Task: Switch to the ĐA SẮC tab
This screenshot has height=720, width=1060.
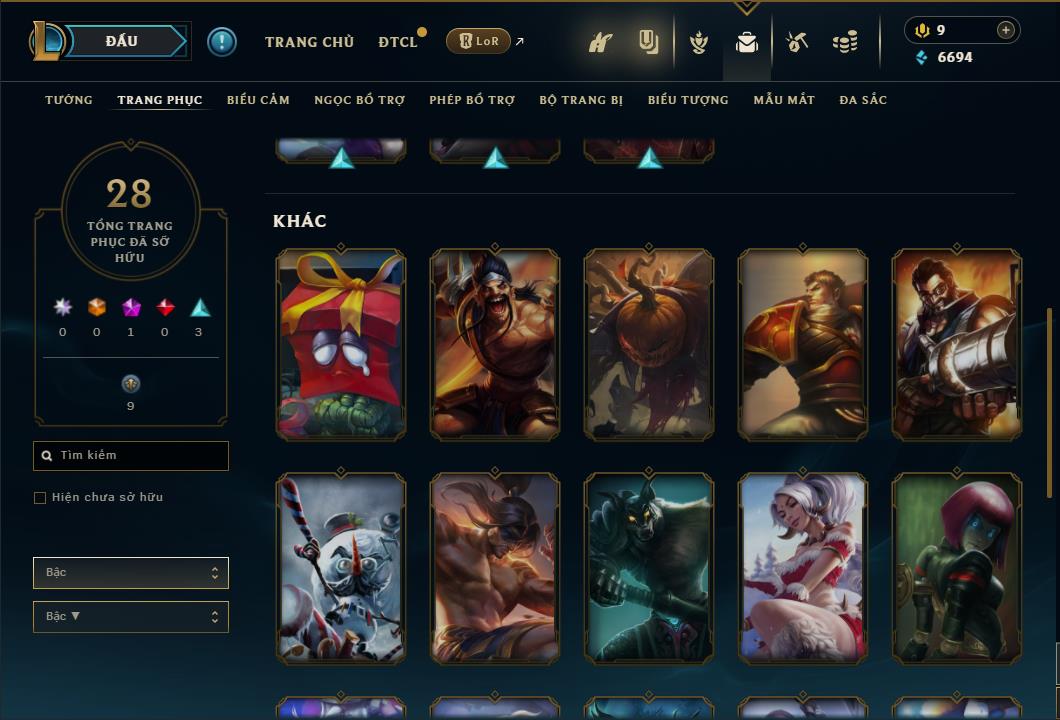Action: [863, 100]
